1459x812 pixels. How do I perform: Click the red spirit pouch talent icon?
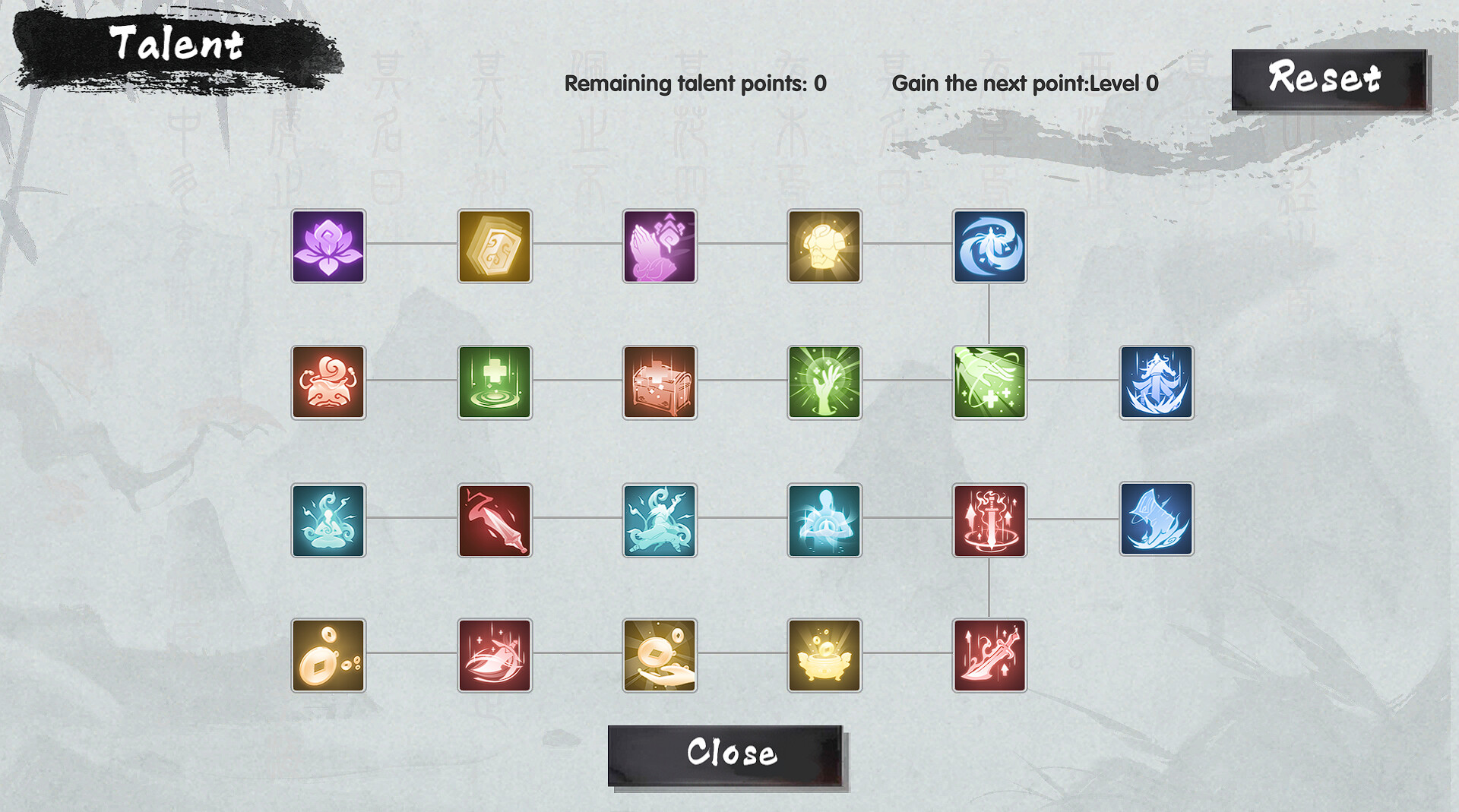coord(328,382)
